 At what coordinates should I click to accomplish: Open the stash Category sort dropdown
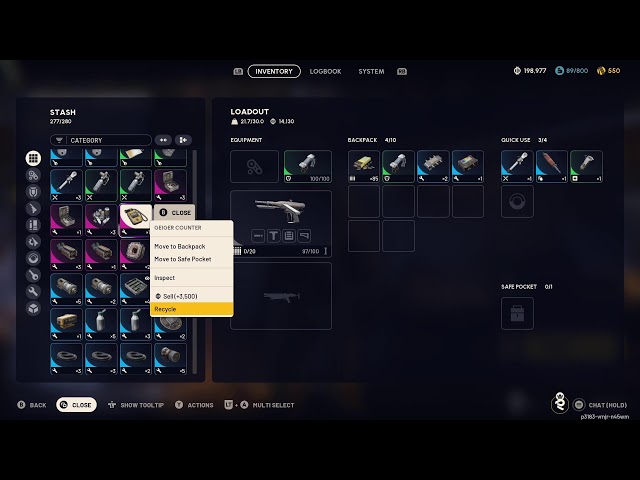101,140
